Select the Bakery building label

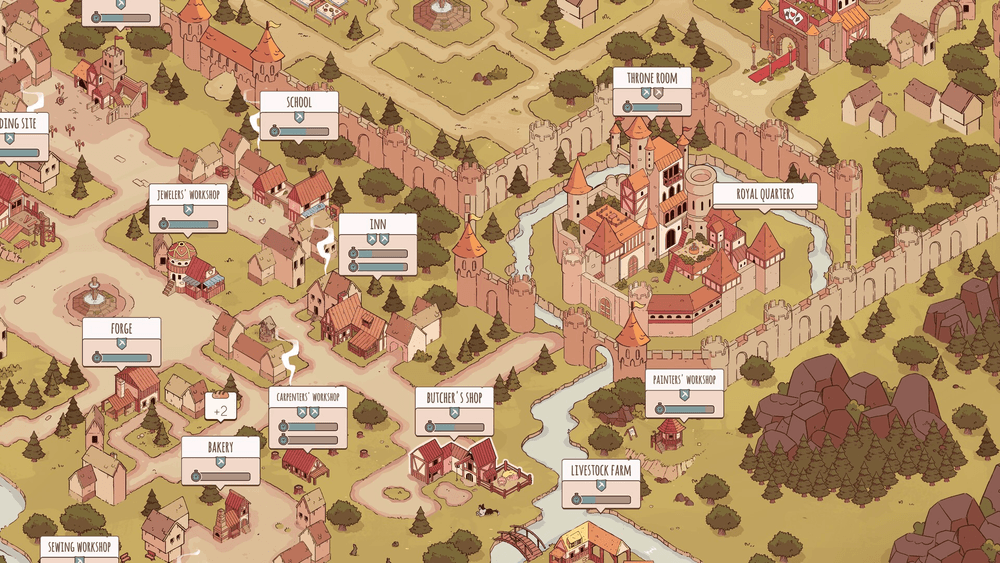tap(221, 448)
